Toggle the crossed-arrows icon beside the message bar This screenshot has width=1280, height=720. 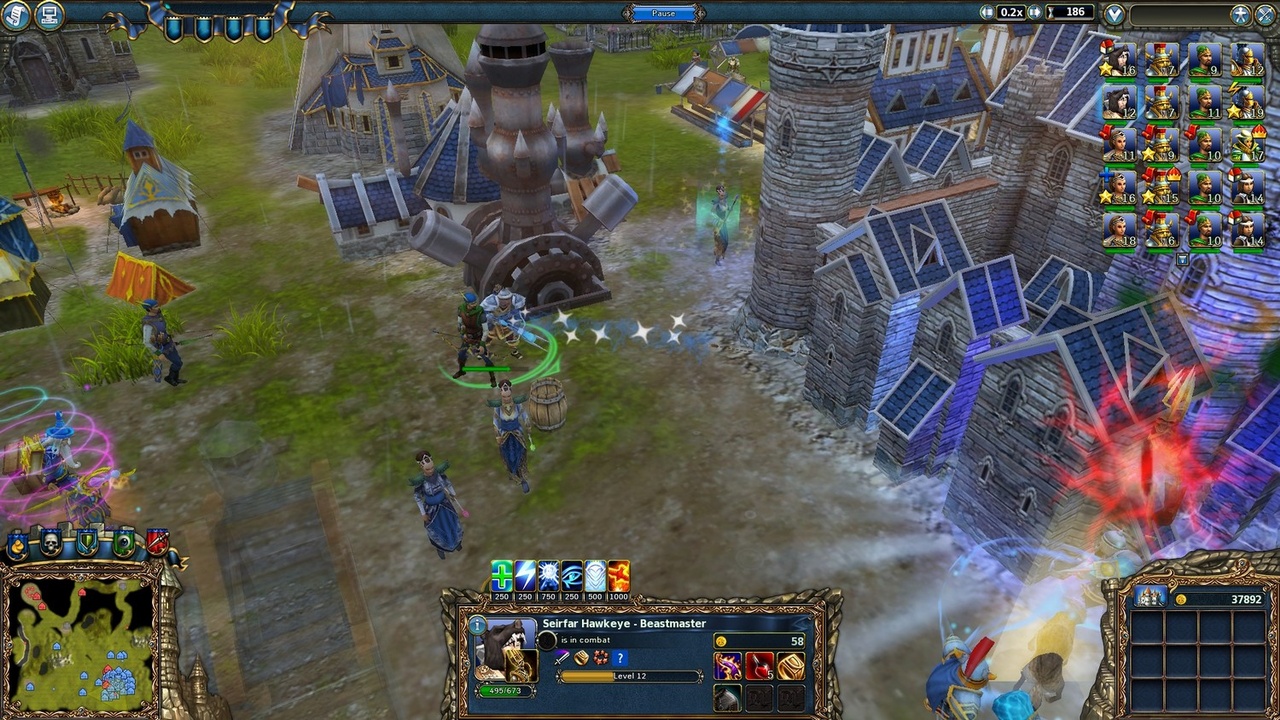click(1263, 13)
